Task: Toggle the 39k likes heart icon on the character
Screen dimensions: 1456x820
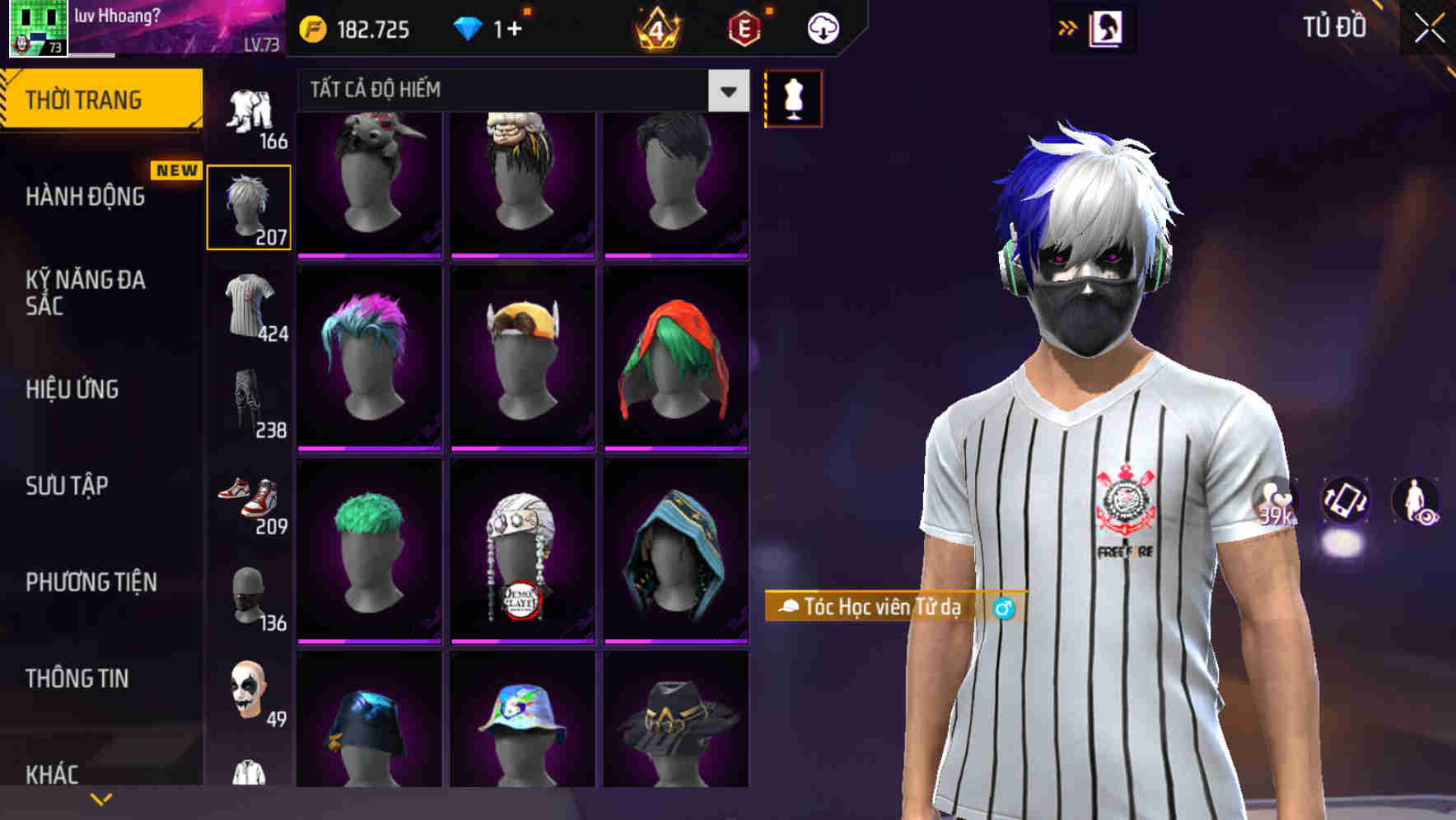Action: point(1273,502)
